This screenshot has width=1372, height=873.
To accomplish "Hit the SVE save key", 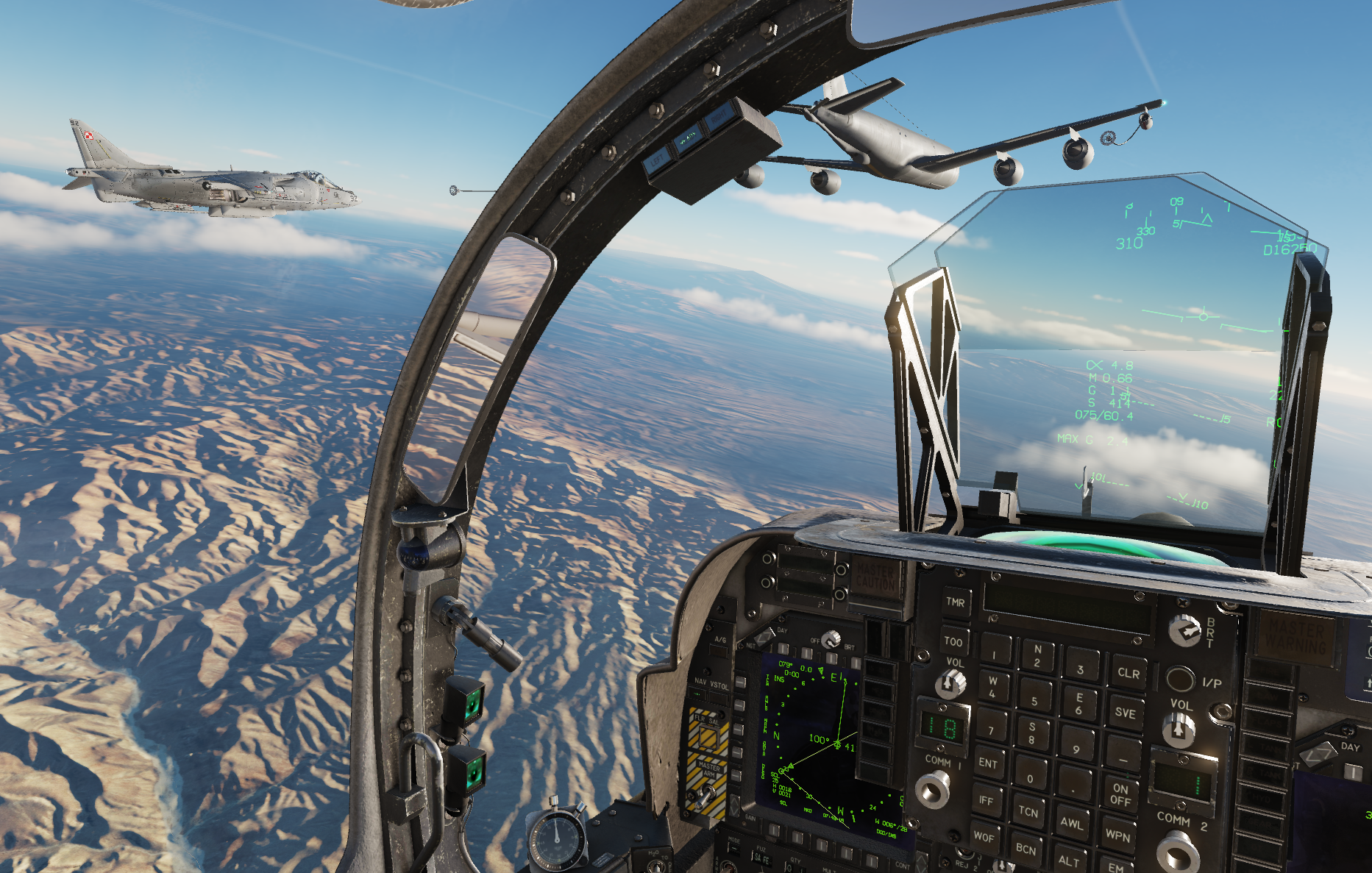I will [x=1126, y=712].
